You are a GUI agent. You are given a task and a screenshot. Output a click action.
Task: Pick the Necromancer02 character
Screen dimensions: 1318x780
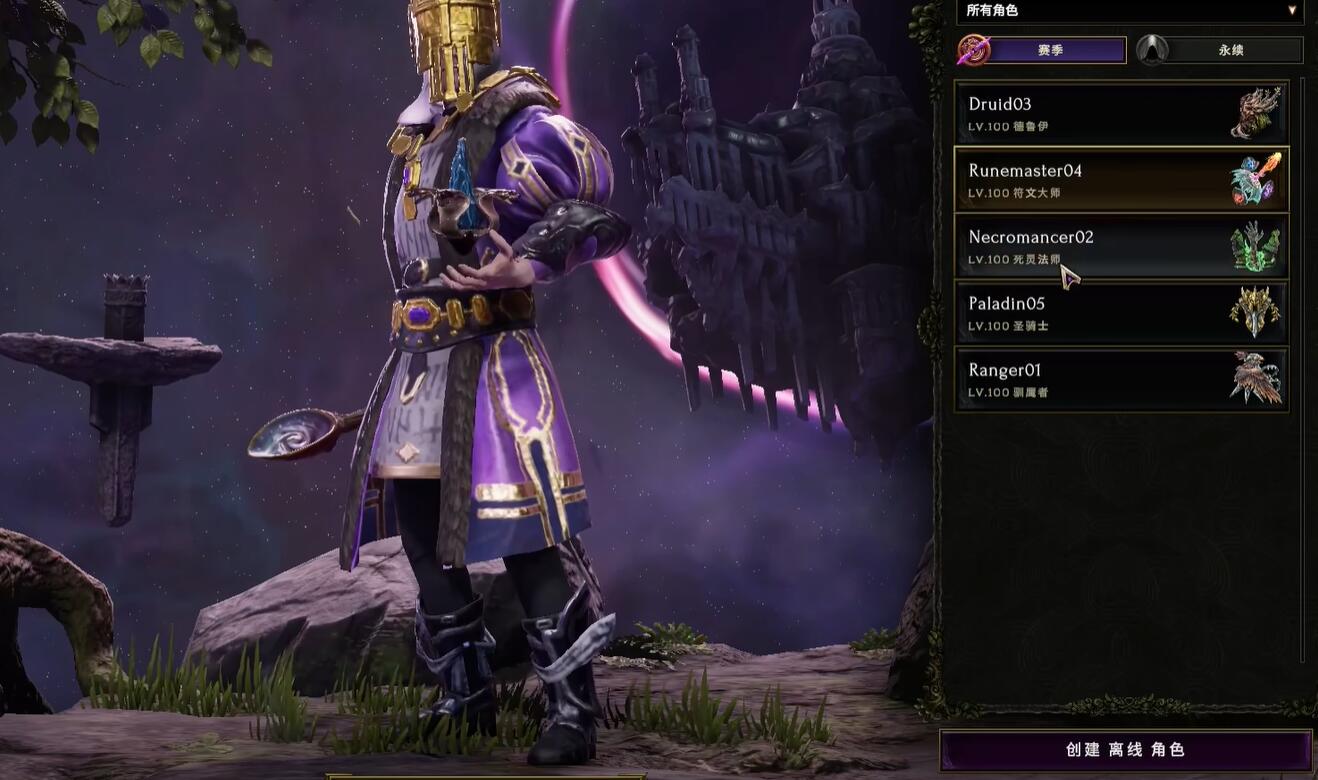click(x=1120, y=246)
